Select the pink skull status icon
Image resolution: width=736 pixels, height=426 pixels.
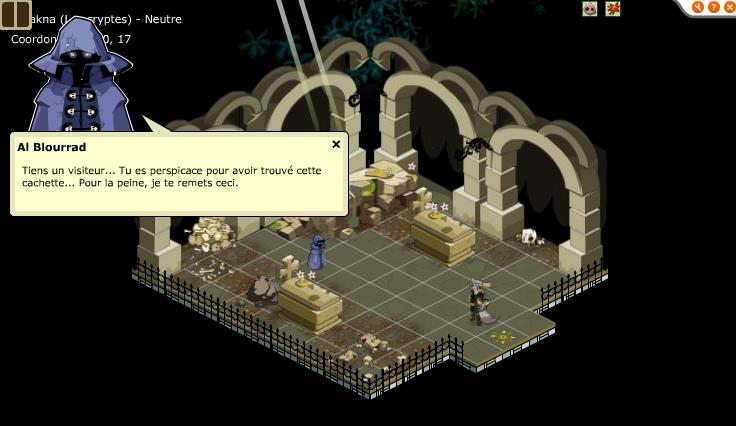(x=590, y=8)
